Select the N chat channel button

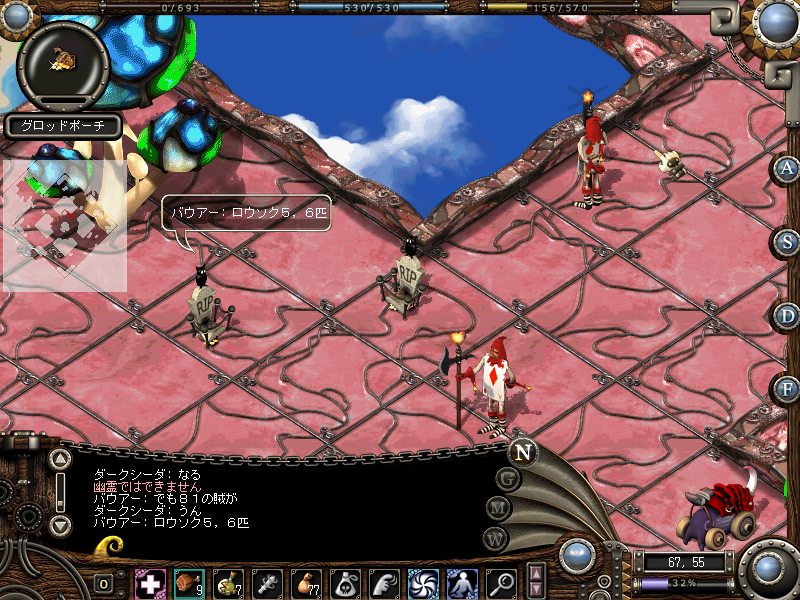522,451
